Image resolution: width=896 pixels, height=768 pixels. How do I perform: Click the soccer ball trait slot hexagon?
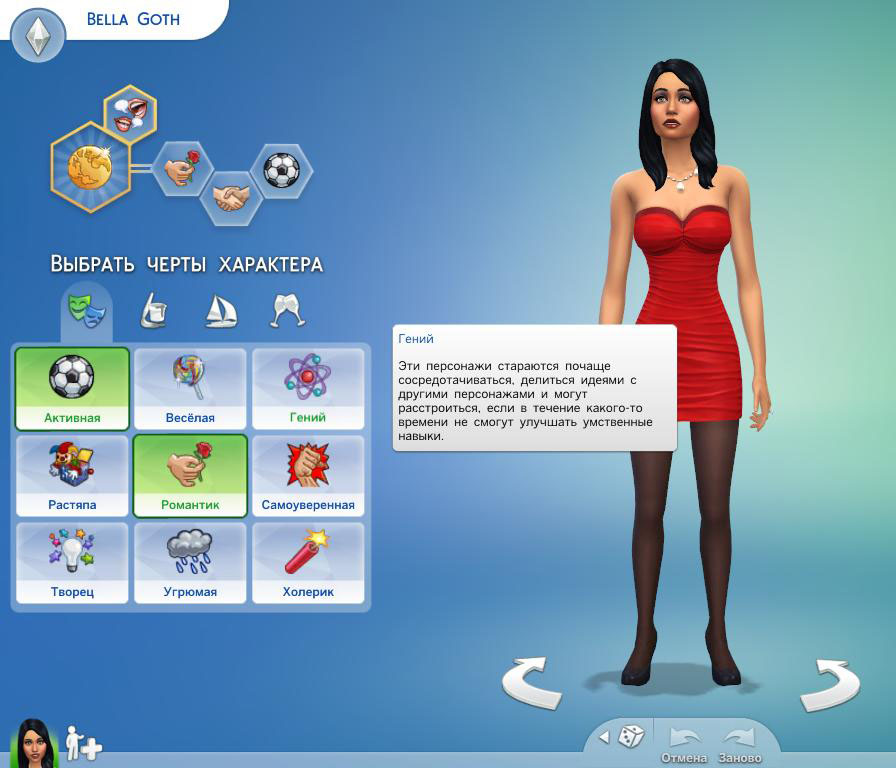pos(281,169)
